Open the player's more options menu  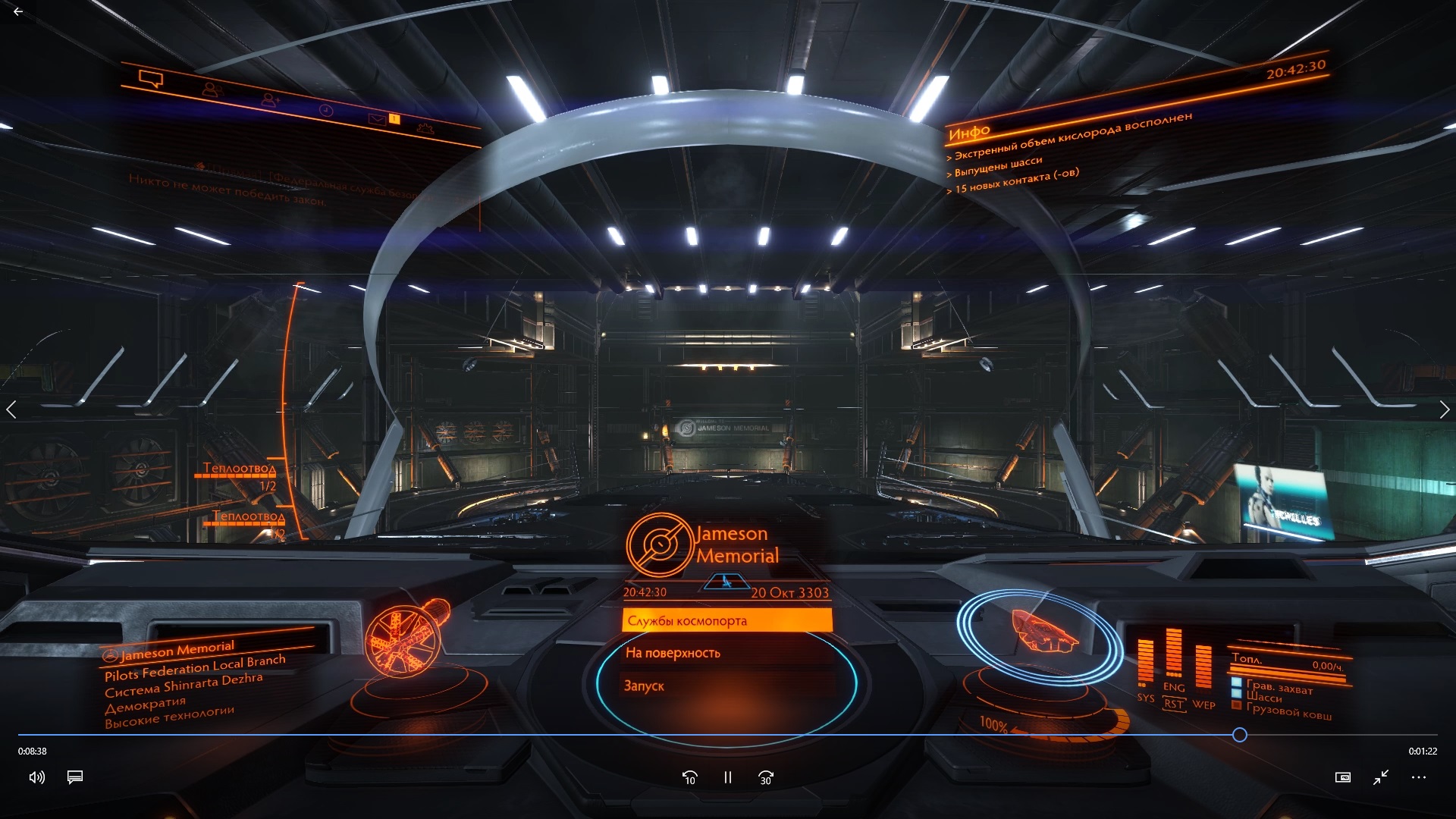(x=1419, y=777)
